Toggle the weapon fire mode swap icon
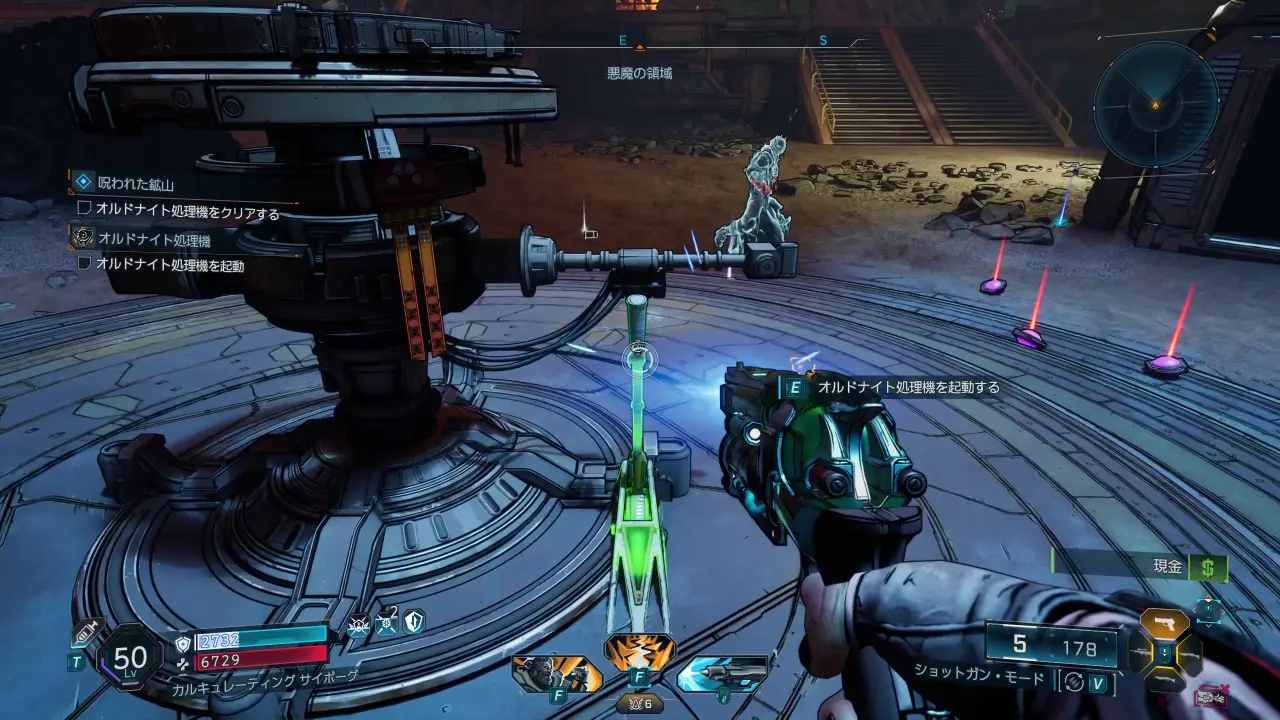This screenshot has width=1280, height=720. coord(1075,682)
